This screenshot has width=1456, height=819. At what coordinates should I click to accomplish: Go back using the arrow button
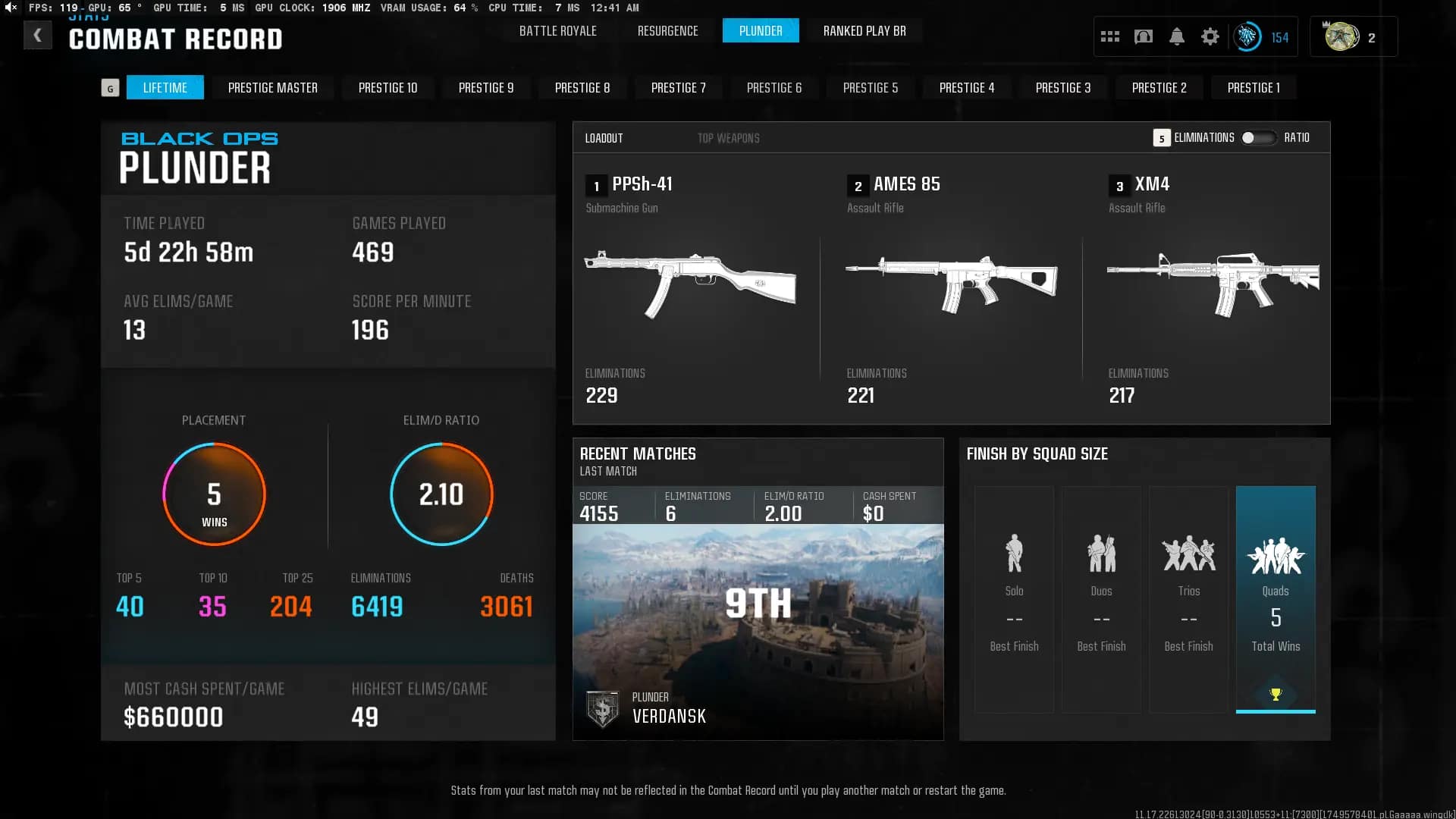[x=37, y=36]
